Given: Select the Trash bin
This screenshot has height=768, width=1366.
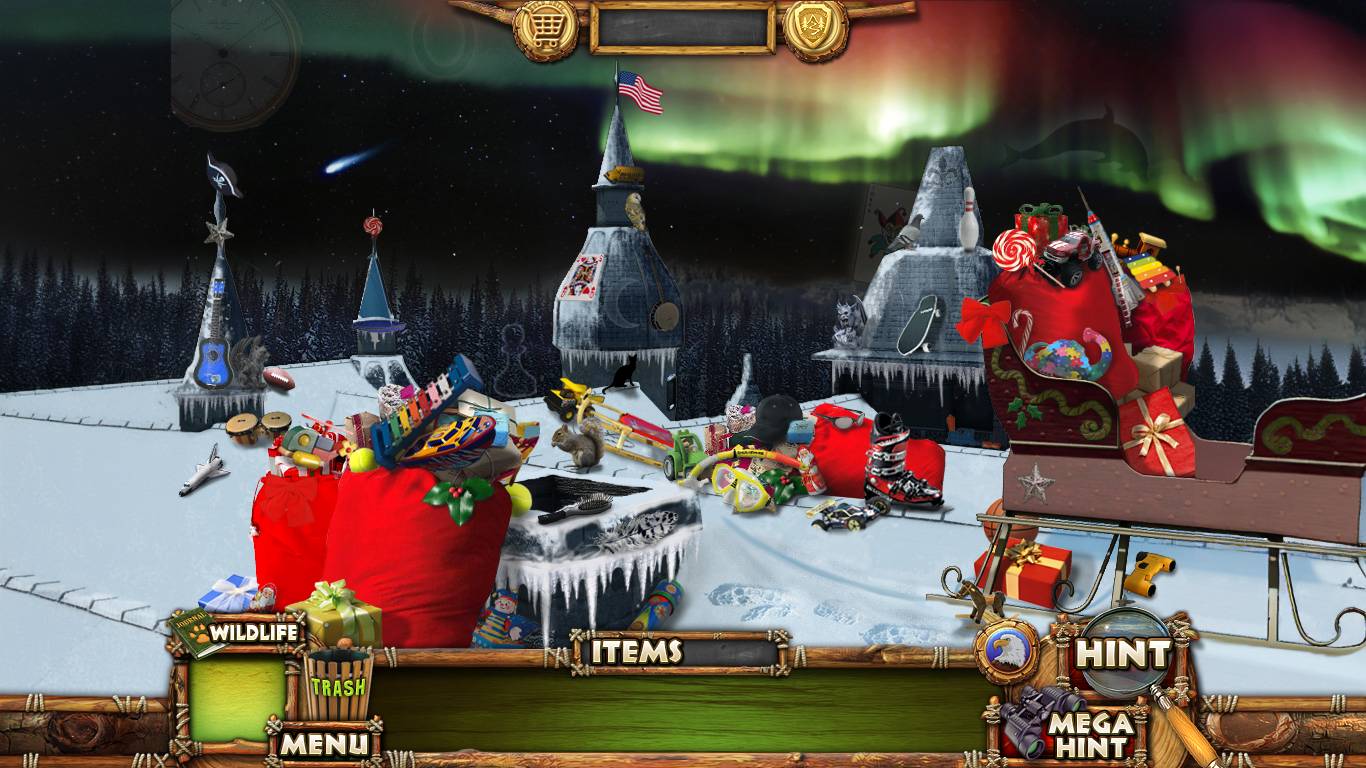Looking at the screenshot, I should coord(337,686).
